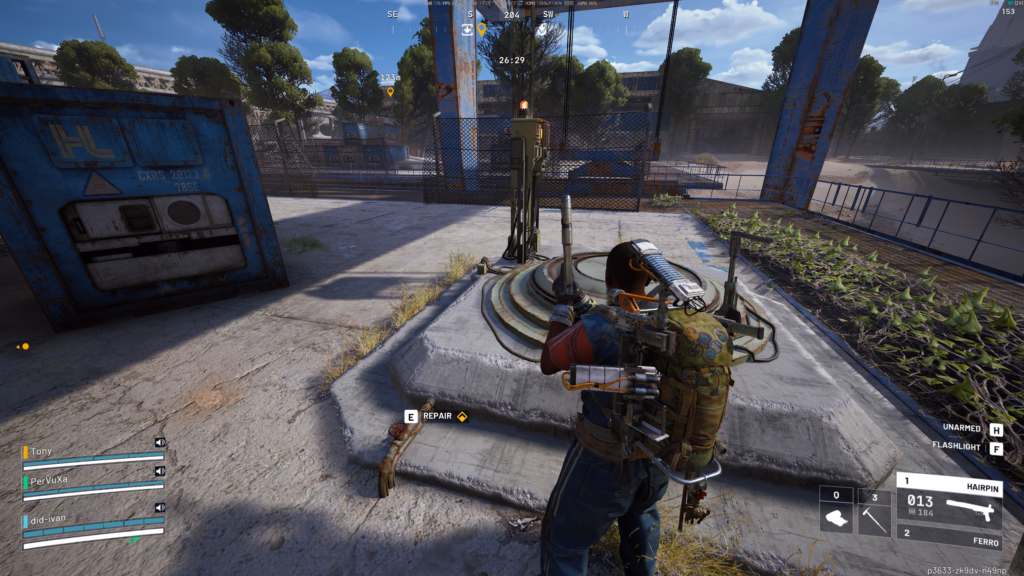The height and width of the screenshot is (576, 1024).
Task: Mute PerVuXa's voice speaker icon
Action: coord(160,470)
